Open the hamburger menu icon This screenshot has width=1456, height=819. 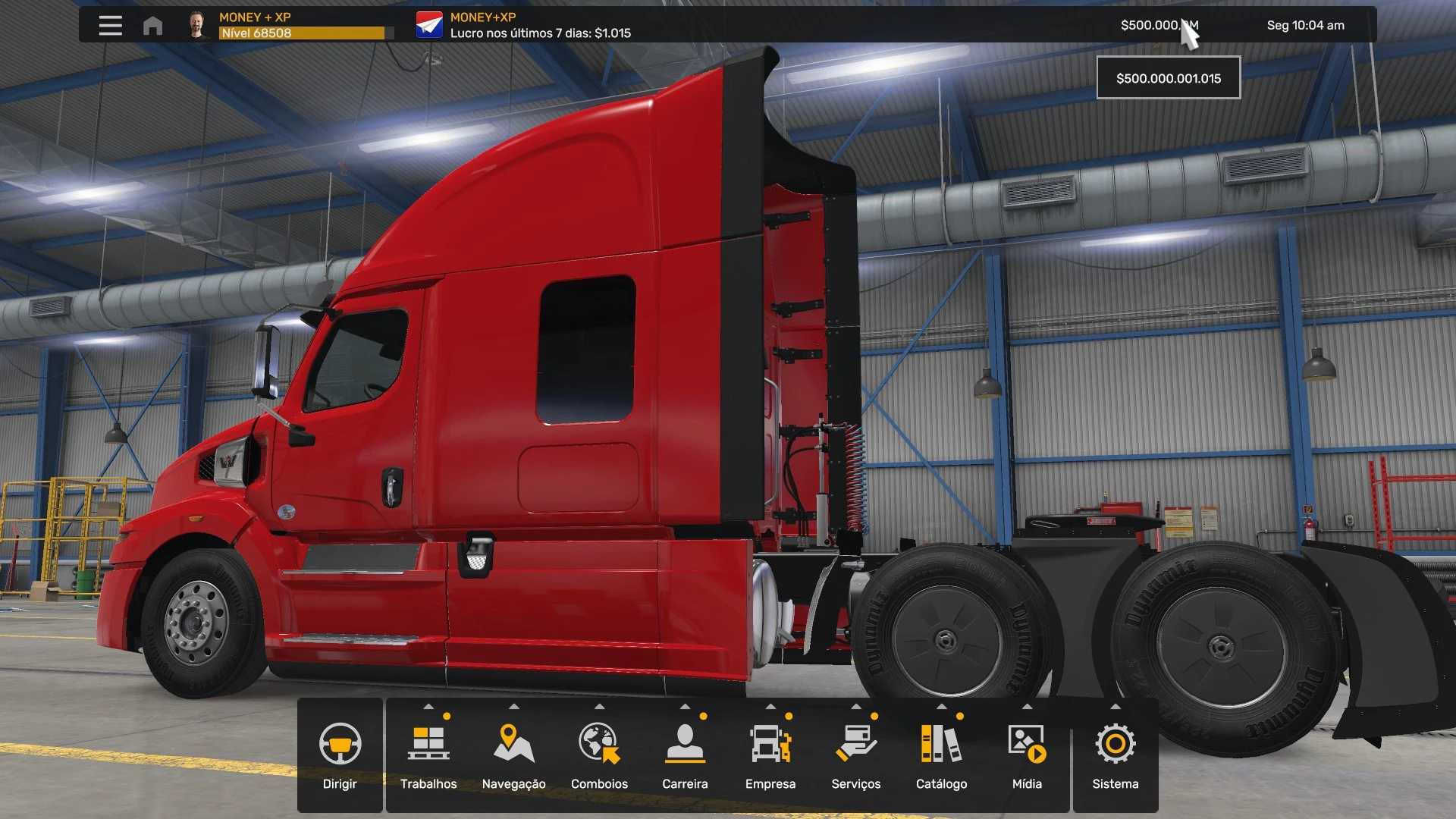110,26
